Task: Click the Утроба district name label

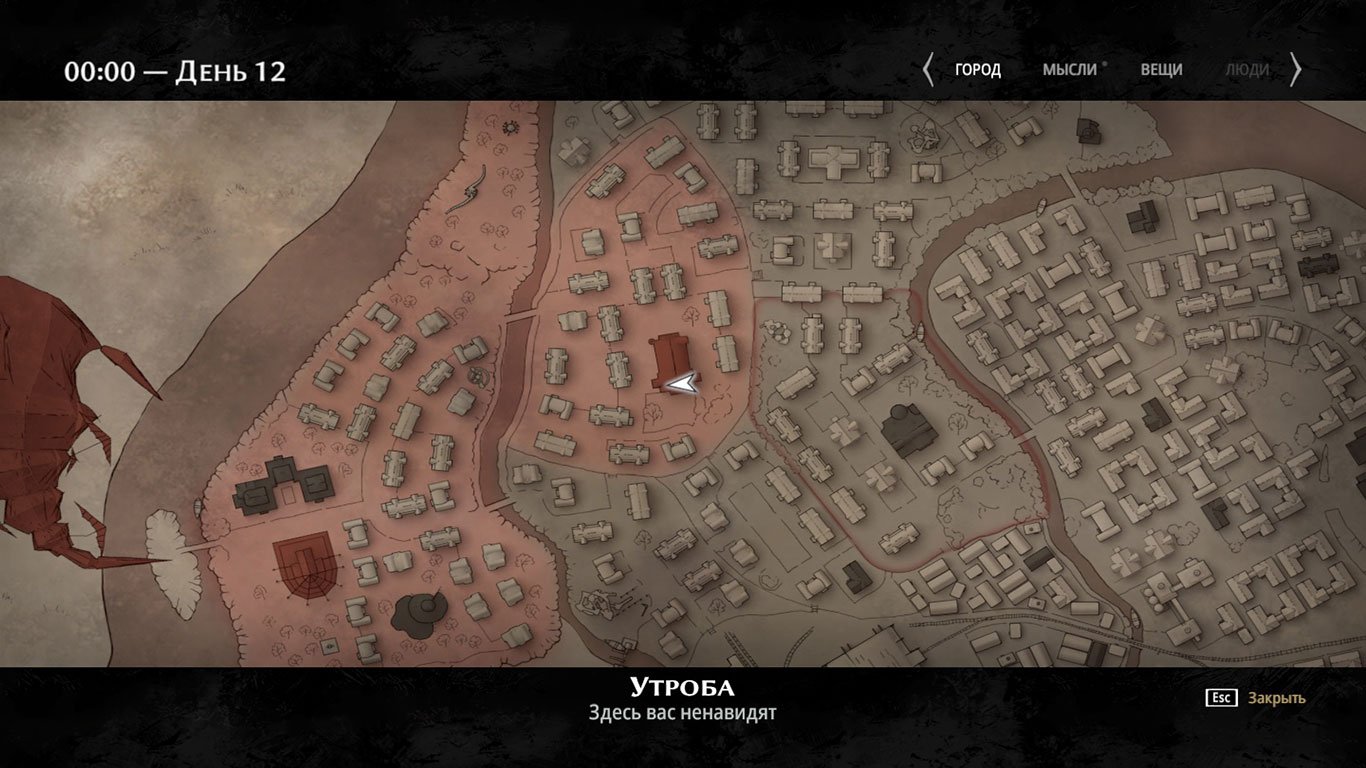Action: pos(682,688)
